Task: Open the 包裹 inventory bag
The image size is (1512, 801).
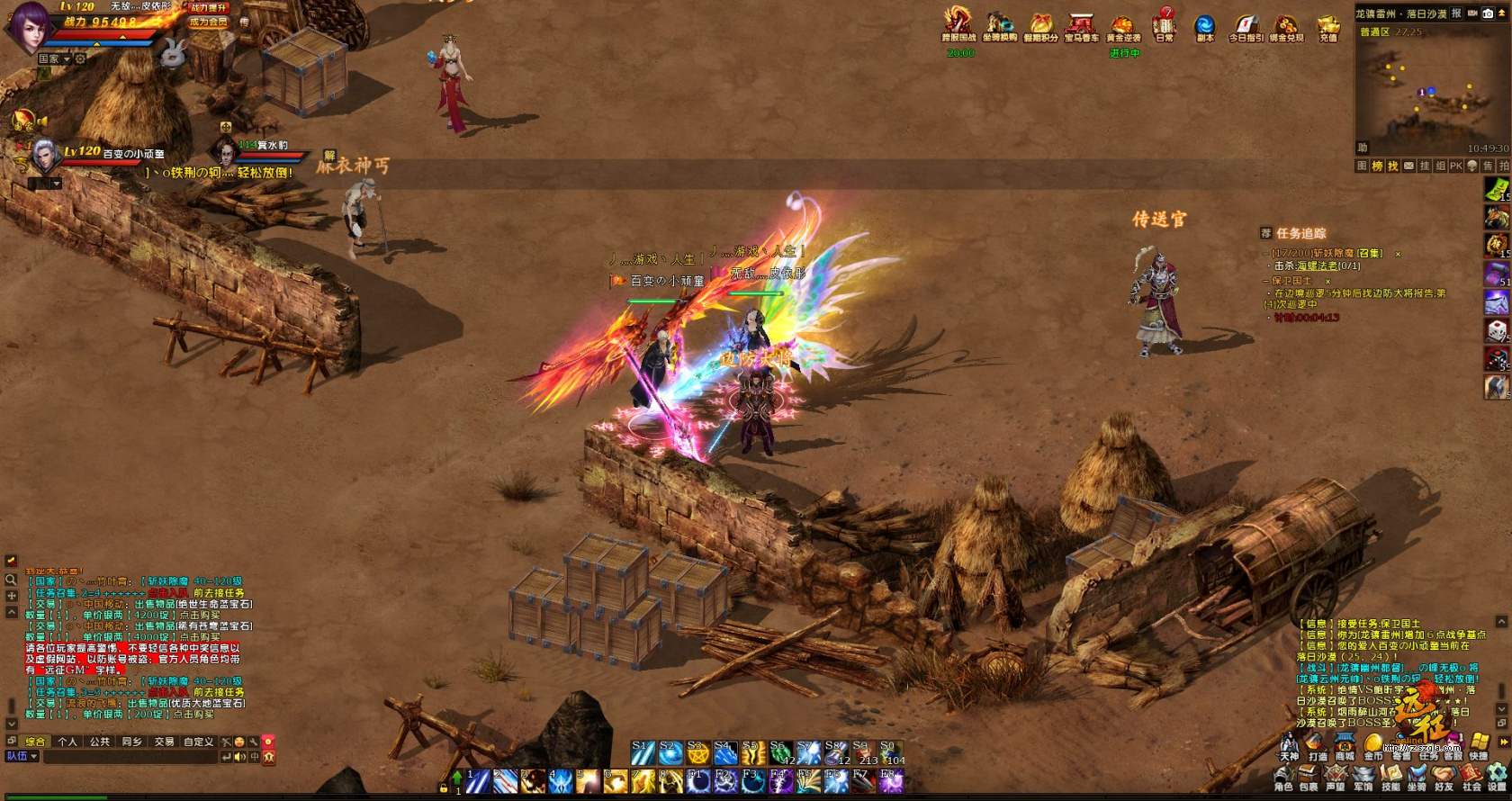Action: point(1309,778)
